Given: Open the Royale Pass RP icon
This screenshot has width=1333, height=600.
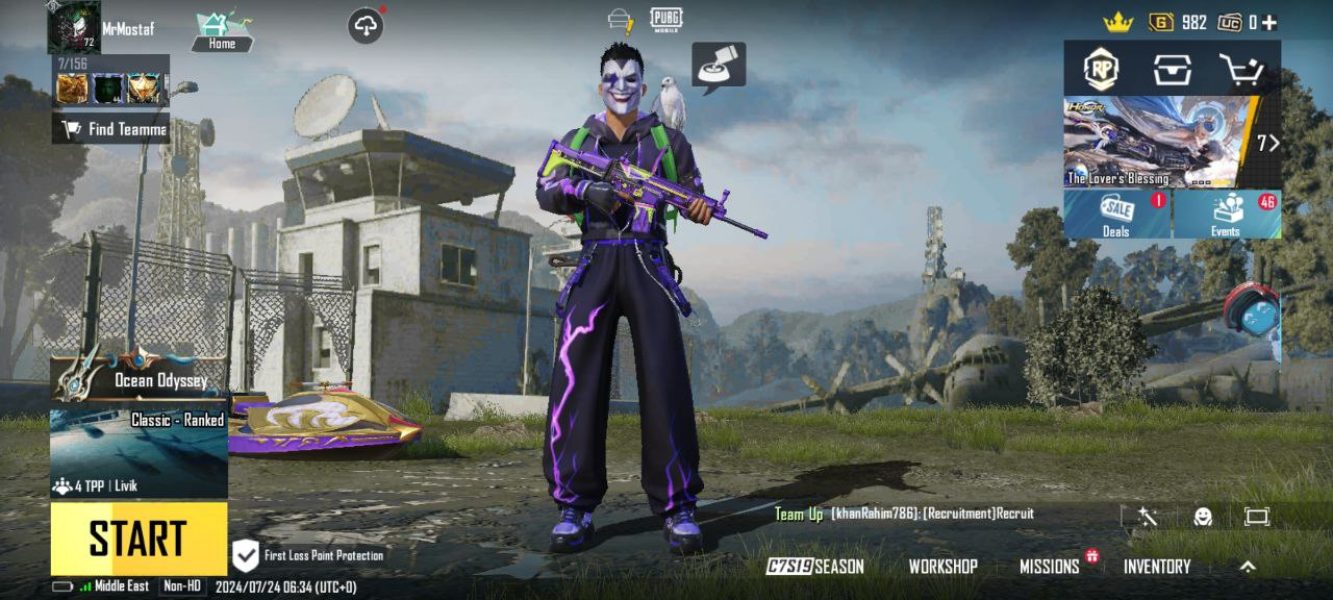Looking at the screenshot, I should coord(1101,69).
